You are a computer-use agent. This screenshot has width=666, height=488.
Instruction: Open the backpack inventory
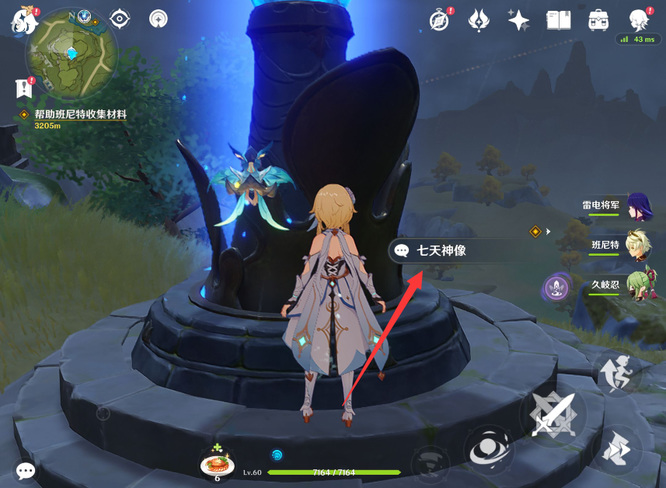(598, 20)
